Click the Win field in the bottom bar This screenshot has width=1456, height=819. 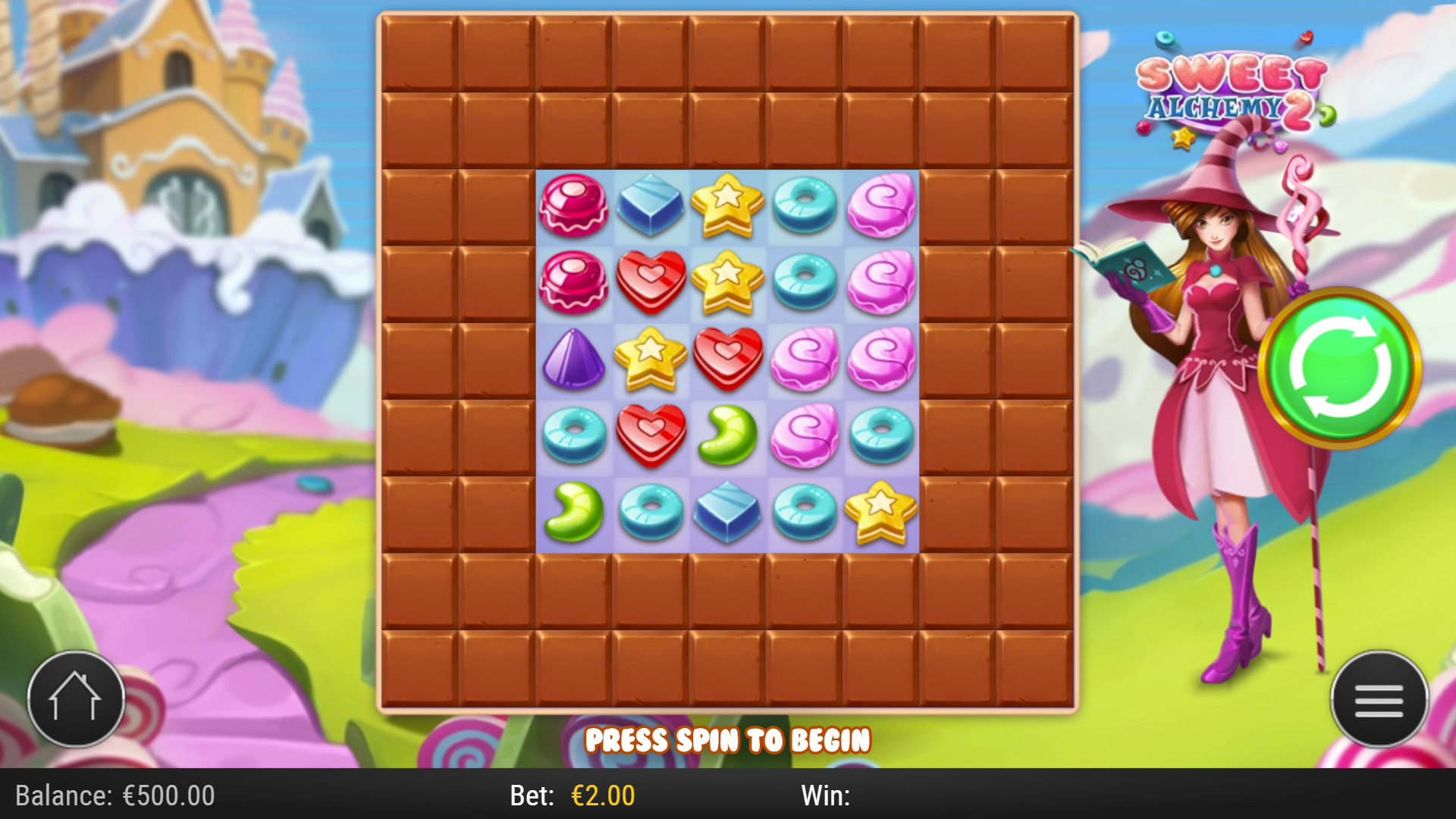click(827, 796)
